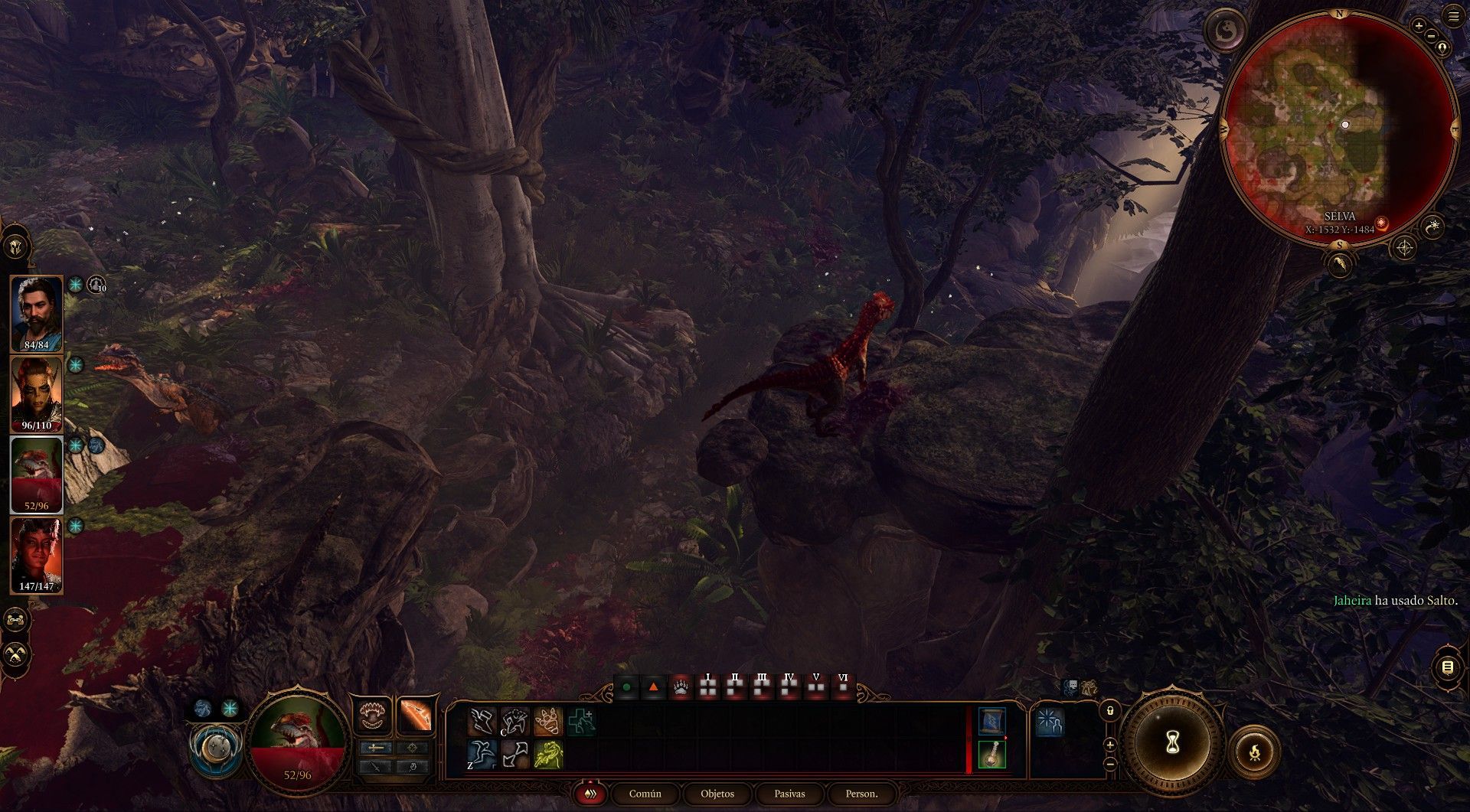
Task: Open the campfire camp menu
Action: (1255, 754)
